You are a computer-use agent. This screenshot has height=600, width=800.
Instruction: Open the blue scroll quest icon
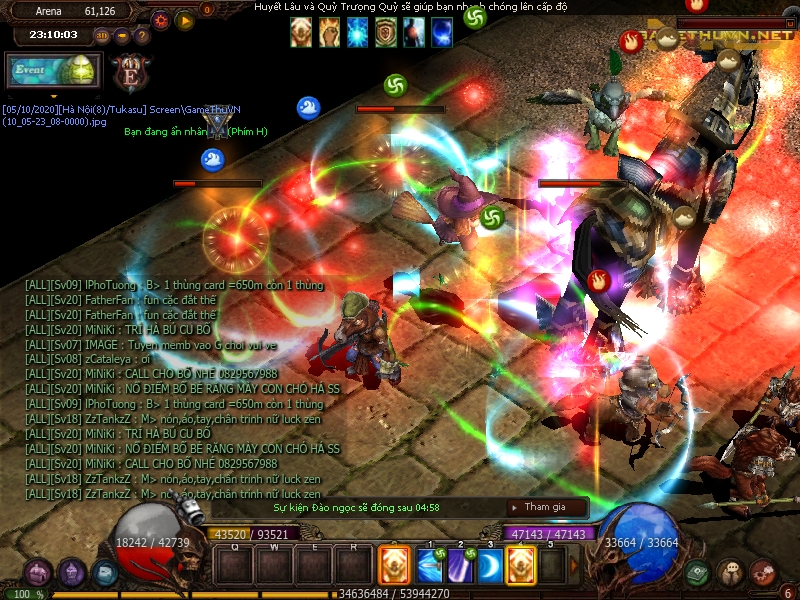(104, 573)
